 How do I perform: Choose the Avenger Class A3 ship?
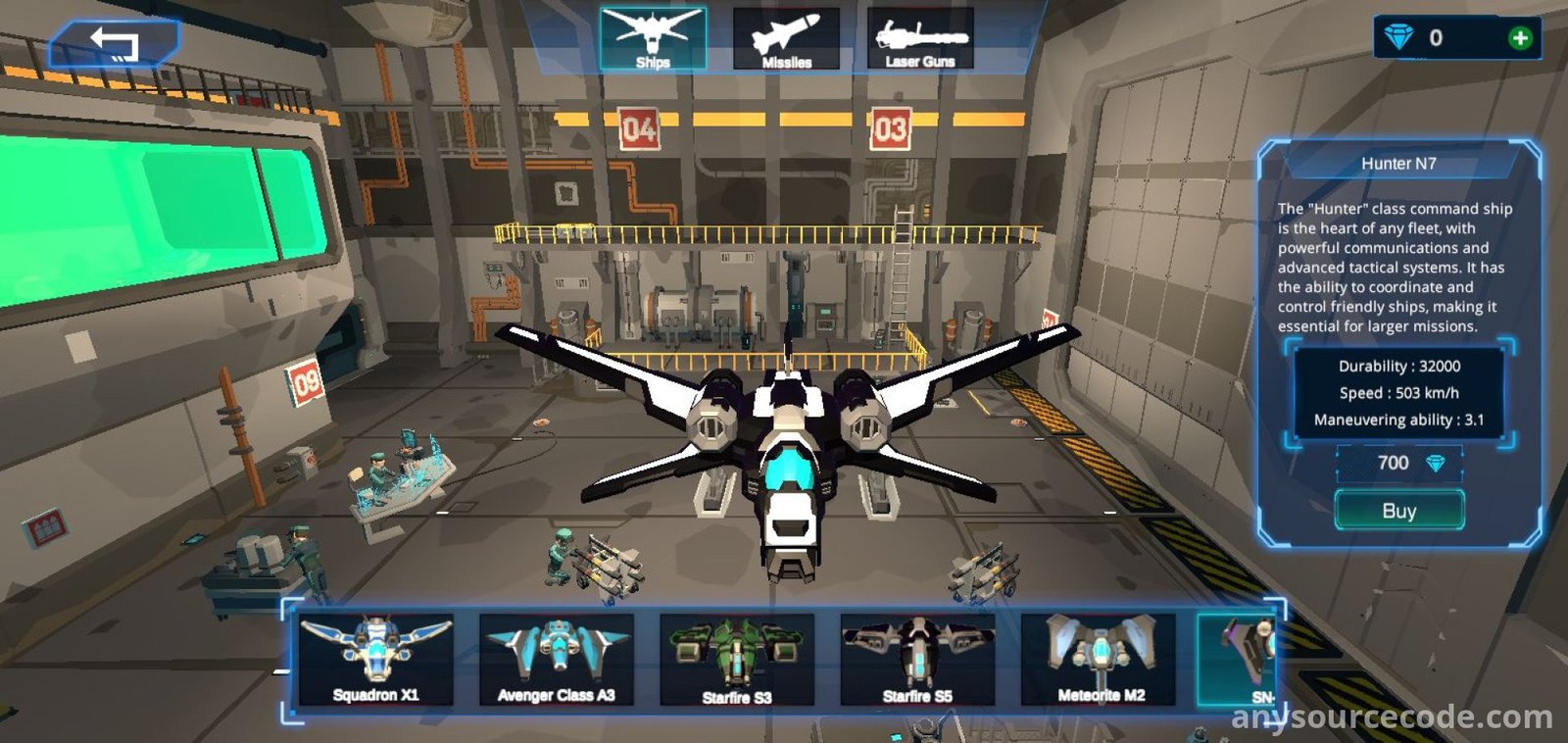pyautogui.click(x=557, y=659)
